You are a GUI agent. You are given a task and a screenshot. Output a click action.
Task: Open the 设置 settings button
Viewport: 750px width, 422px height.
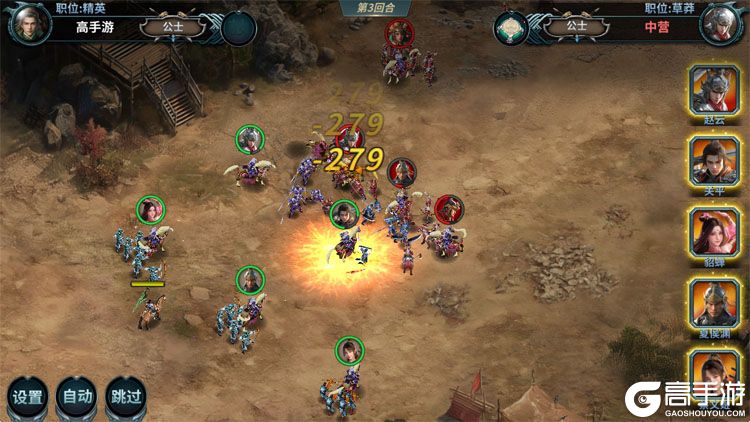point(27,396)
